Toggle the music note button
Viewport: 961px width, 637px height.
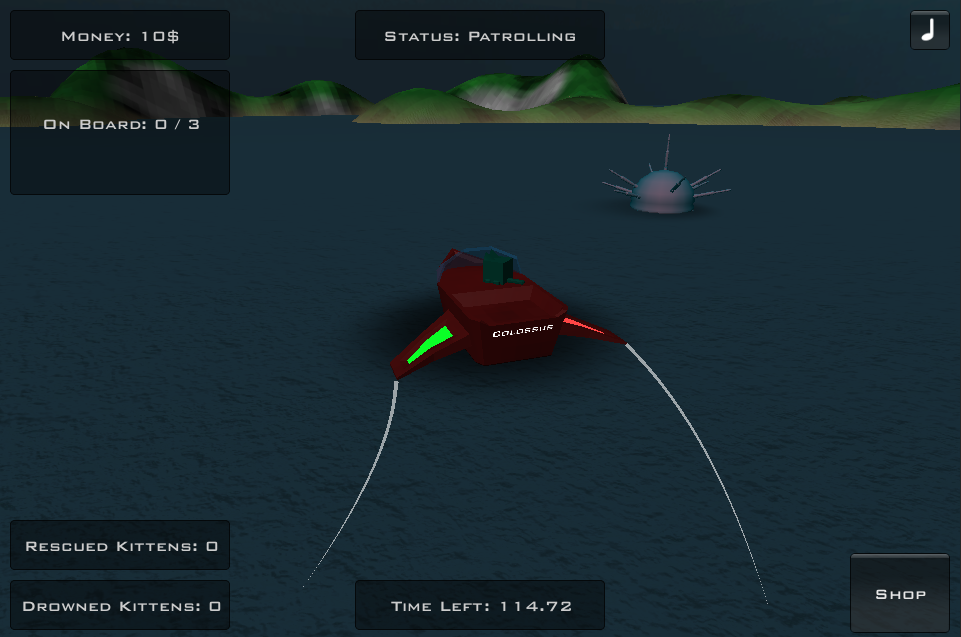coord(929,30)
